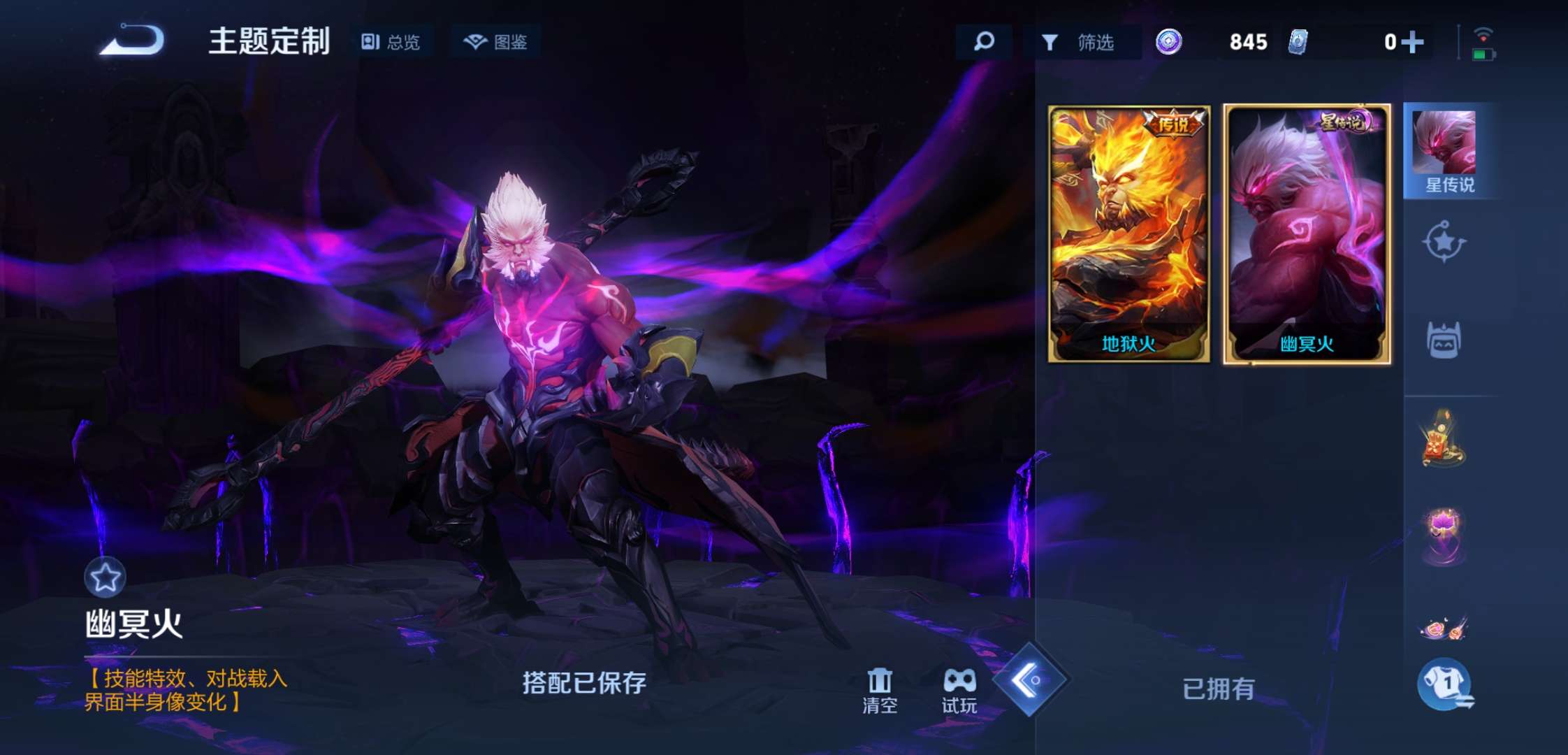1568x755 pixels.
Task: Favorite the skin with the star button
Action: click(x=105, y=577)
